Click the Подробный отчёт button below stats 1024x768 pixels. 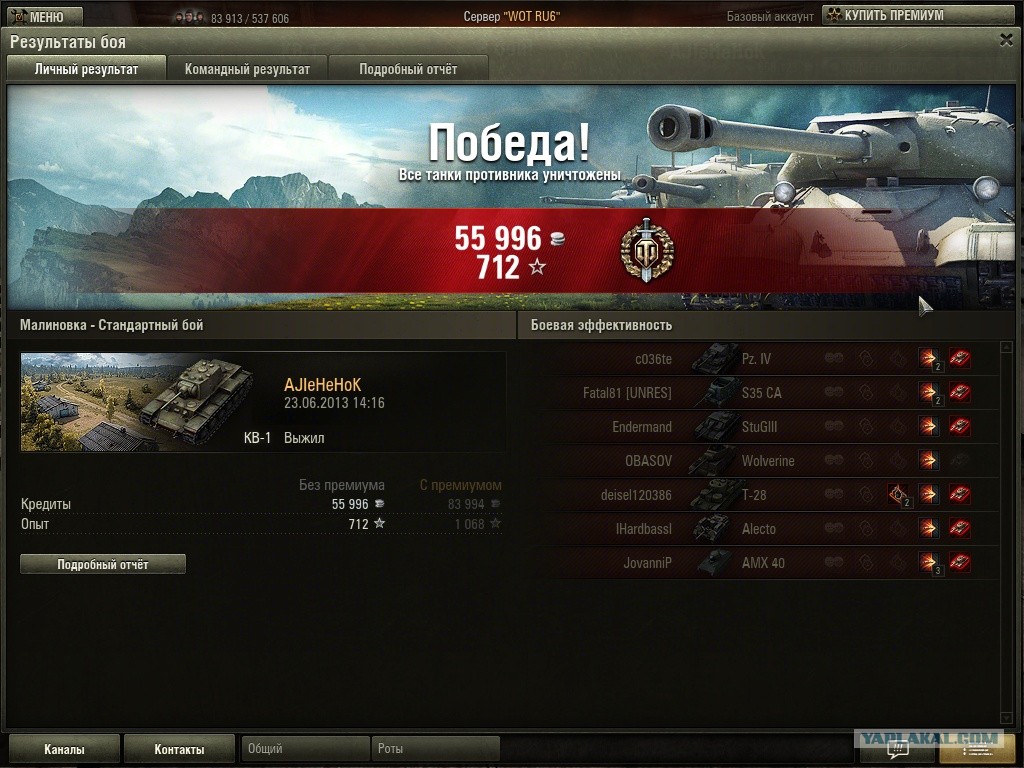tap(103, 565)
